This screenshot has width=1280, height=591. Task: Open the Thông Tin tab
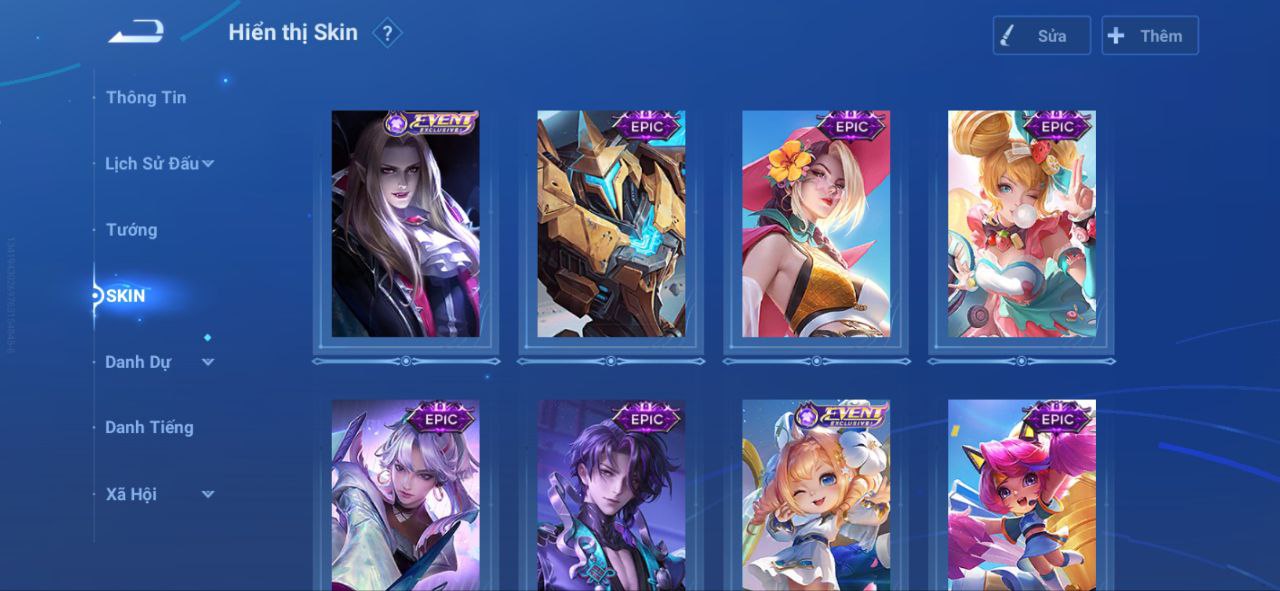[146, 97]
